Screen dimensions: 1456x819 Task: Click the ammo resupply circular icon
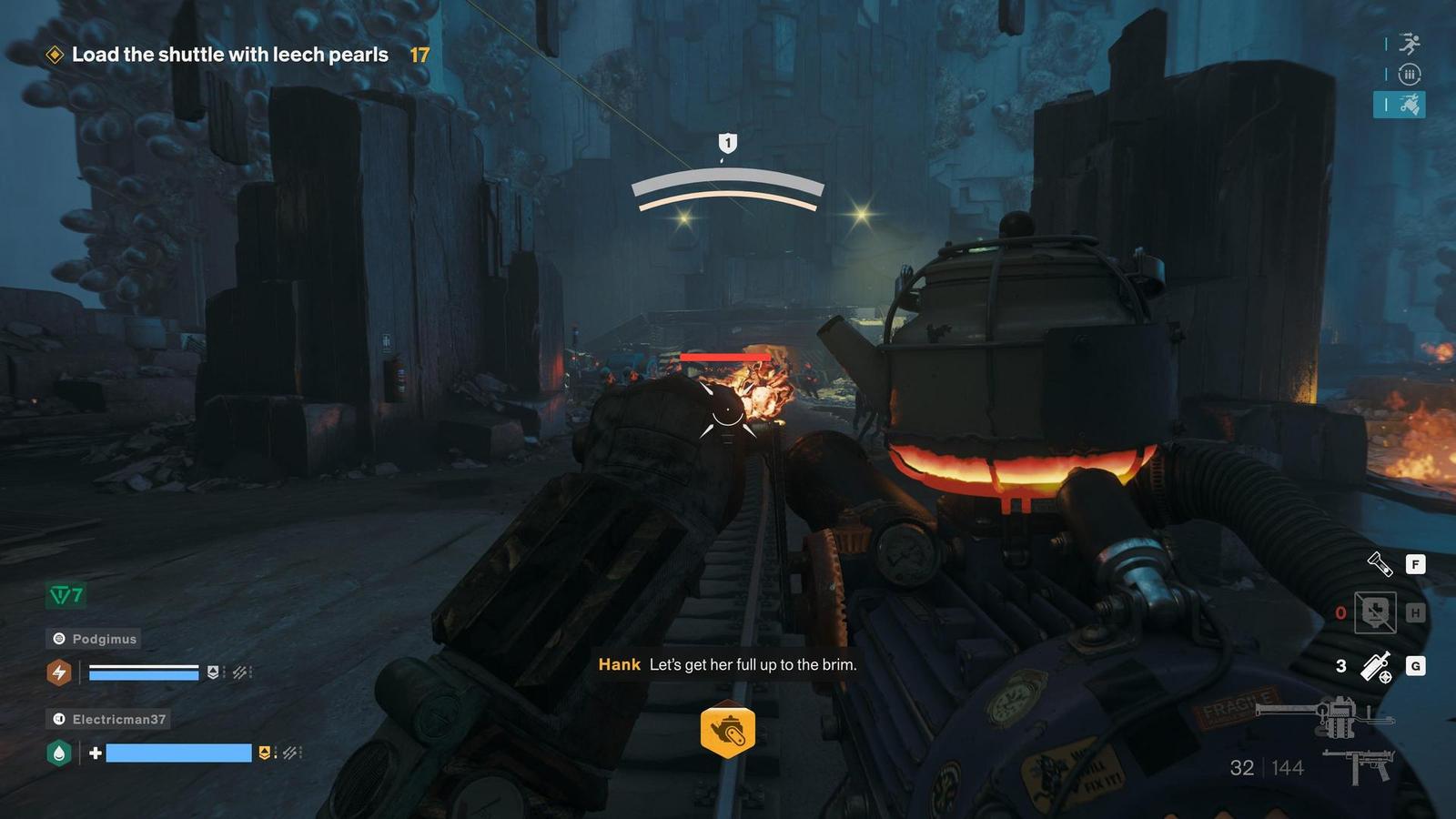click(1410, 76)
